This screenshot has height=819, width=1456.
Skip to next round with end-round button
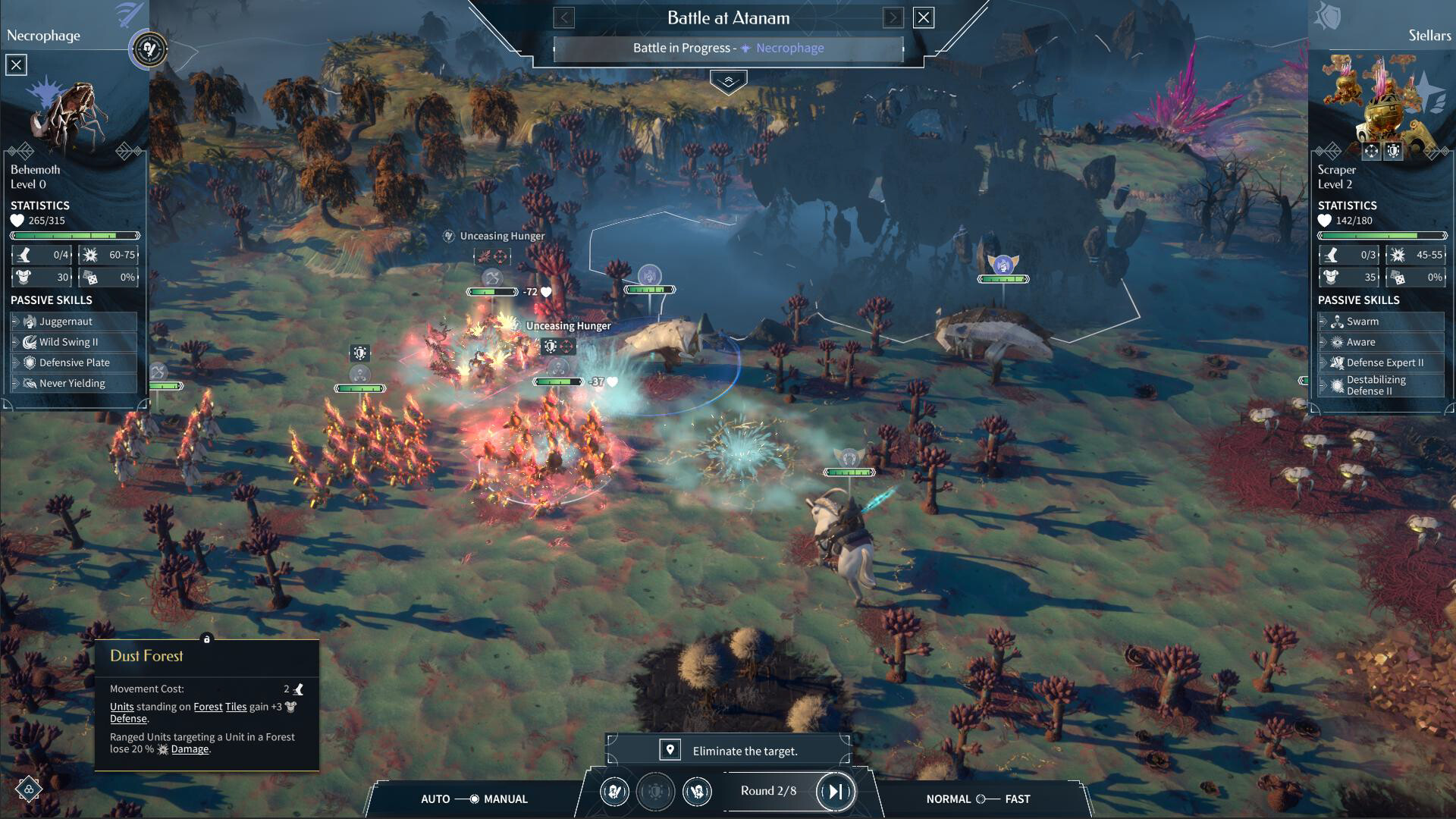(x=834, y=791)
